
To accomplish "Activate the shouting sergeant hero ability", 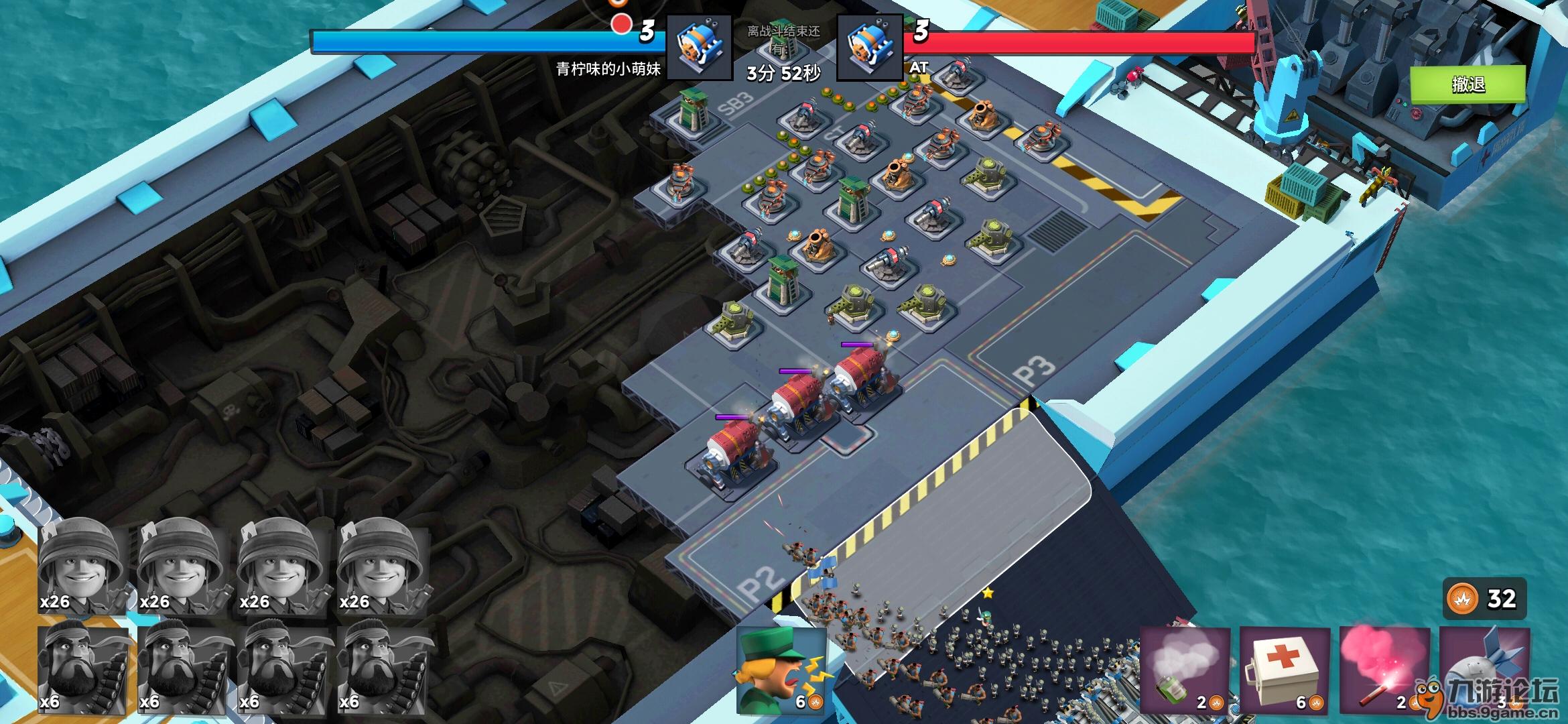I will pos(781,670).
